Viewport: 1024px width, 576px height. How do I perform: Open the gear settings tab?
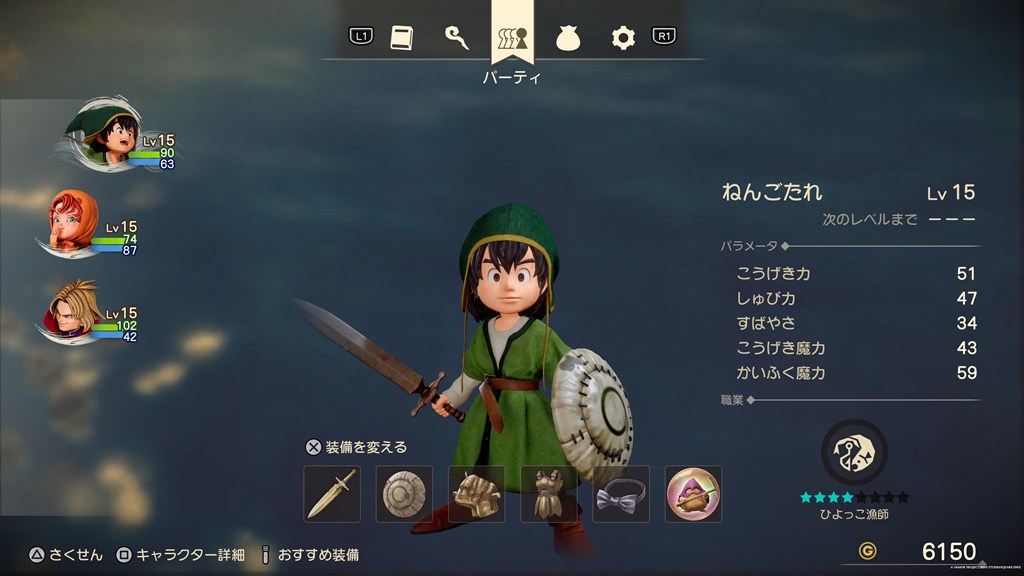click(x=623, y=38)
